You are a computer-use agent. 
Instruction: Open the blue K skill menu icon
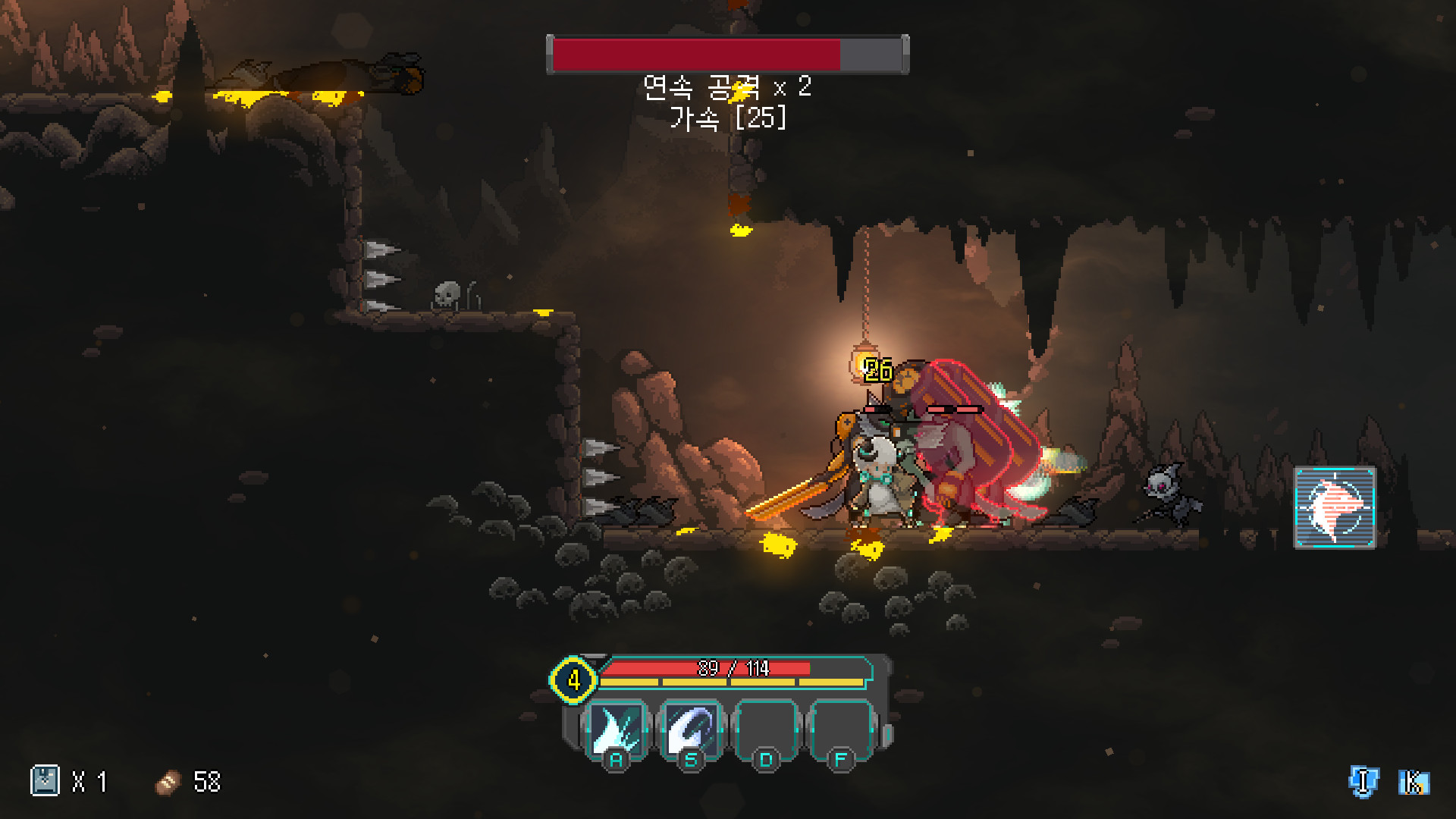coord(1413,782)
